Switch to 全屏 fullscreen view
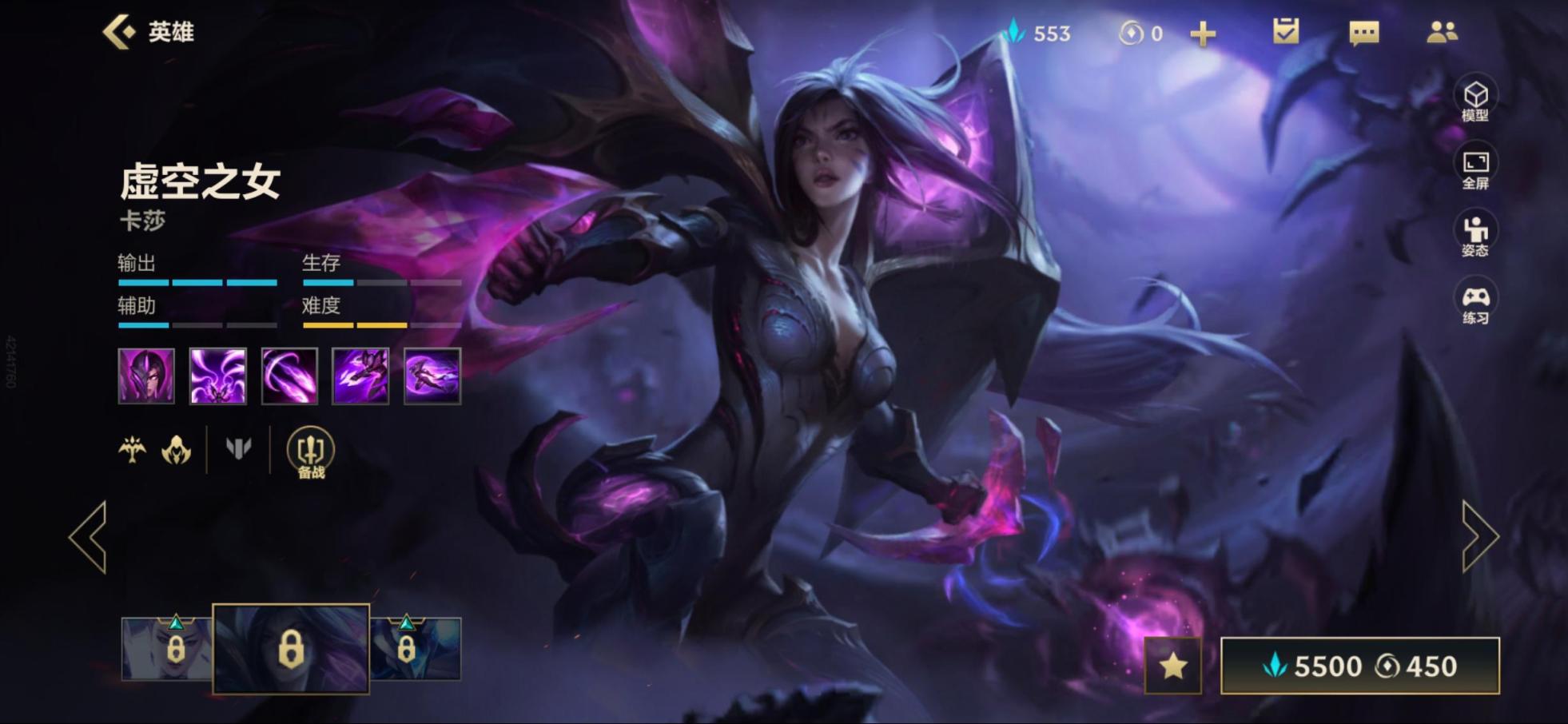 [1474, 168]
